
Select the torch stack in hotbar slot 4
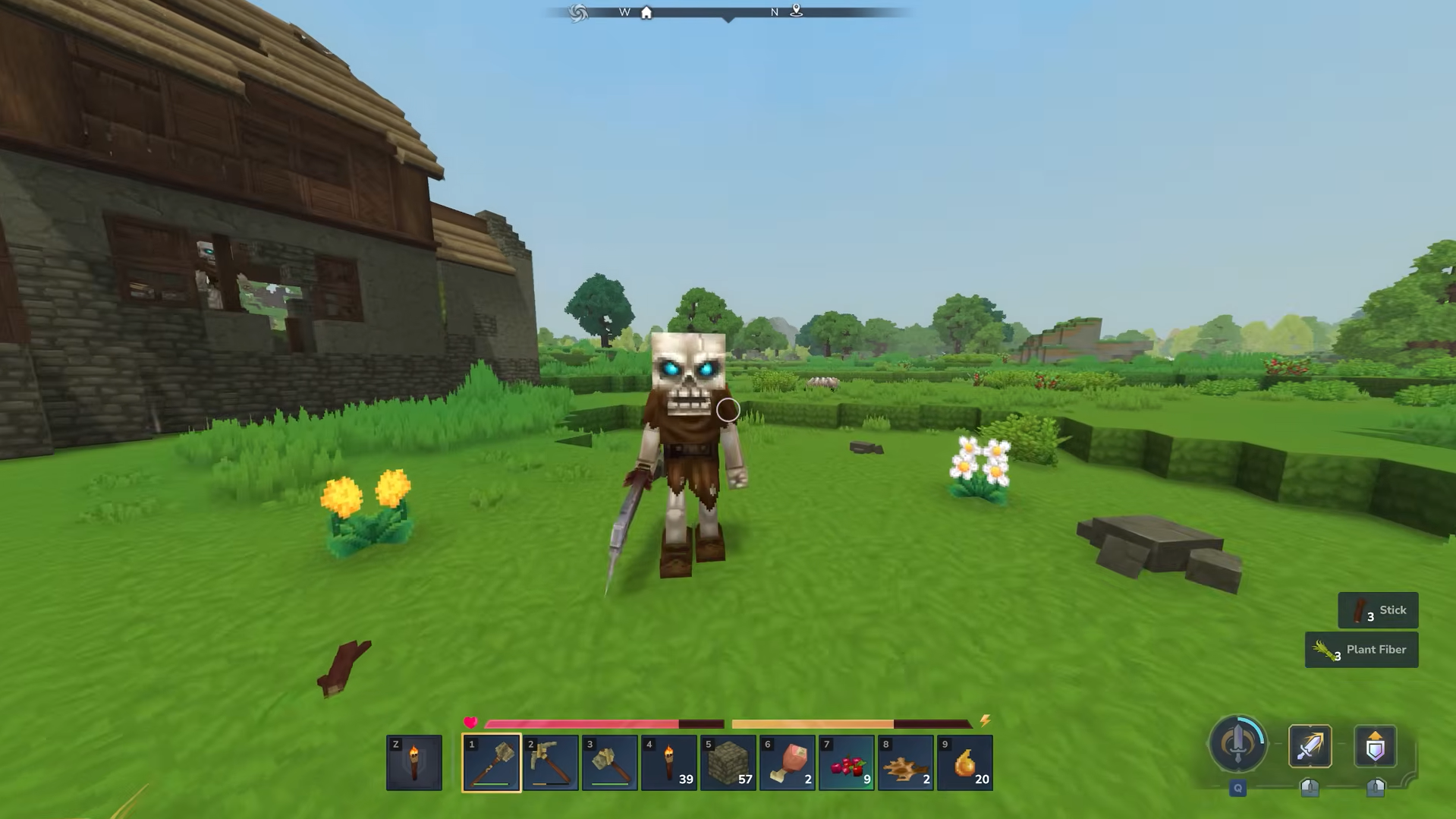coord(668,762)
